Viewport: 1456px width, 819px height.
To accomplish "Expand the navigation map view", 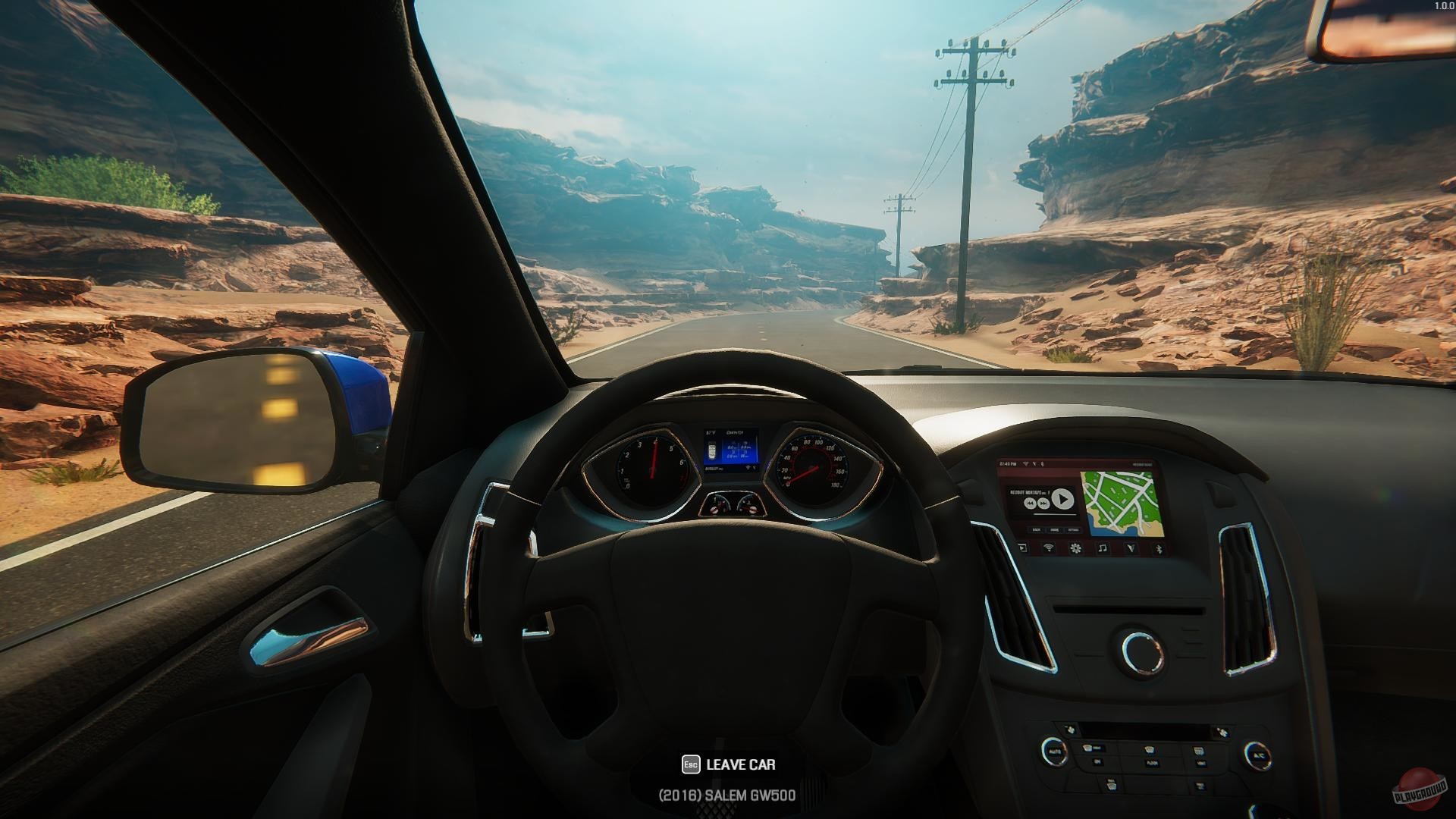I will (1124, 504).
